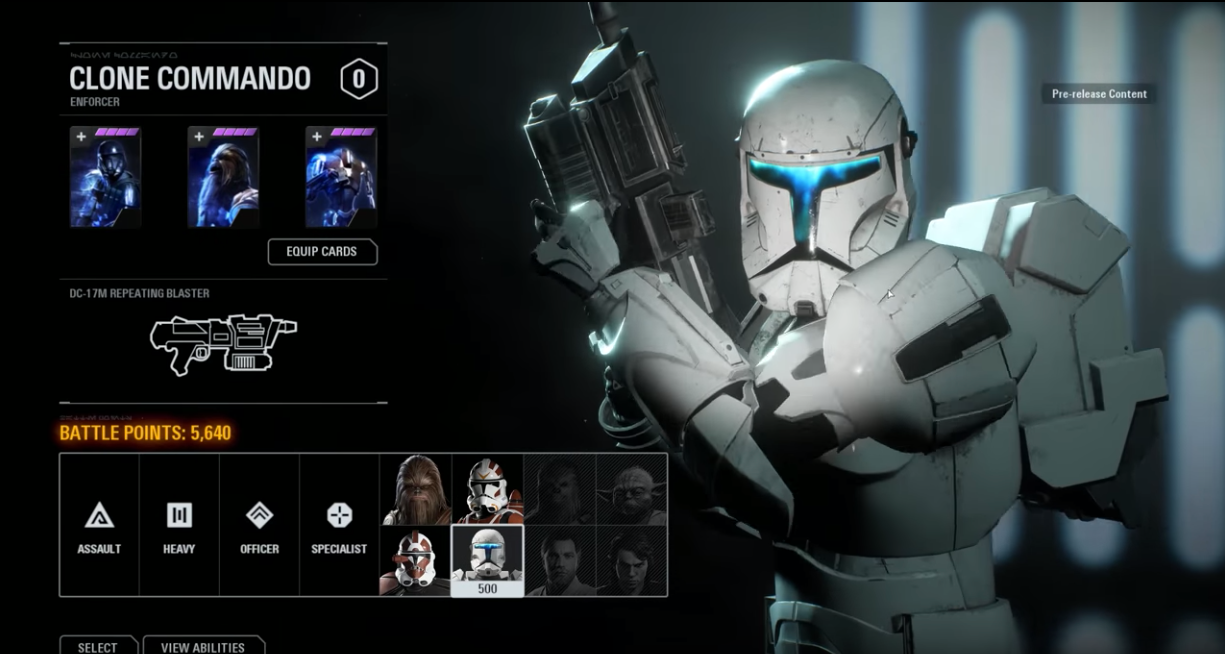The image size is (1225, 654).
Task: Pick the red-striped ARC trooper portrait
Action: 416,561
